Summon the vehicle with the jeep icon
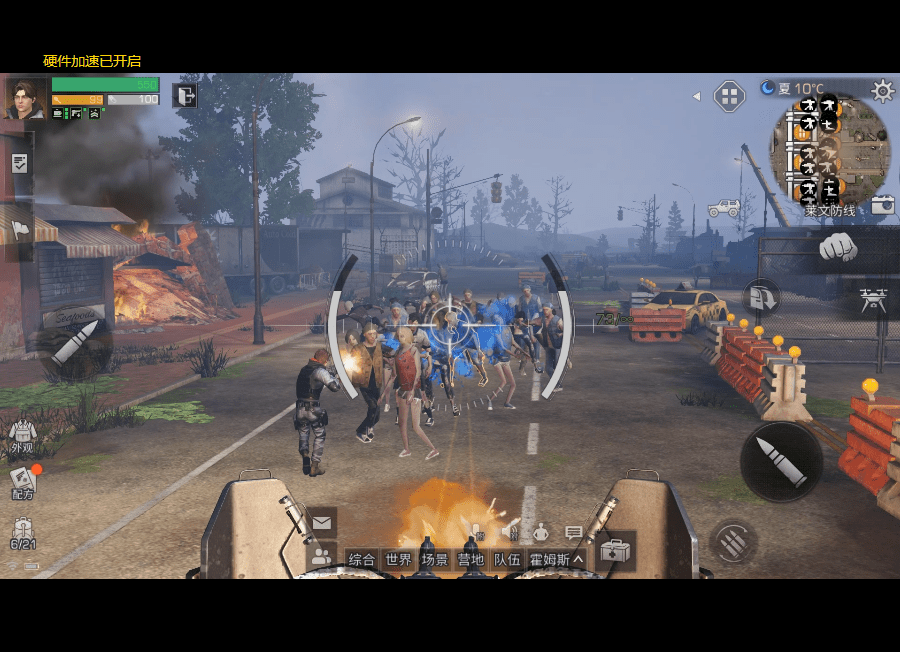 724,209
